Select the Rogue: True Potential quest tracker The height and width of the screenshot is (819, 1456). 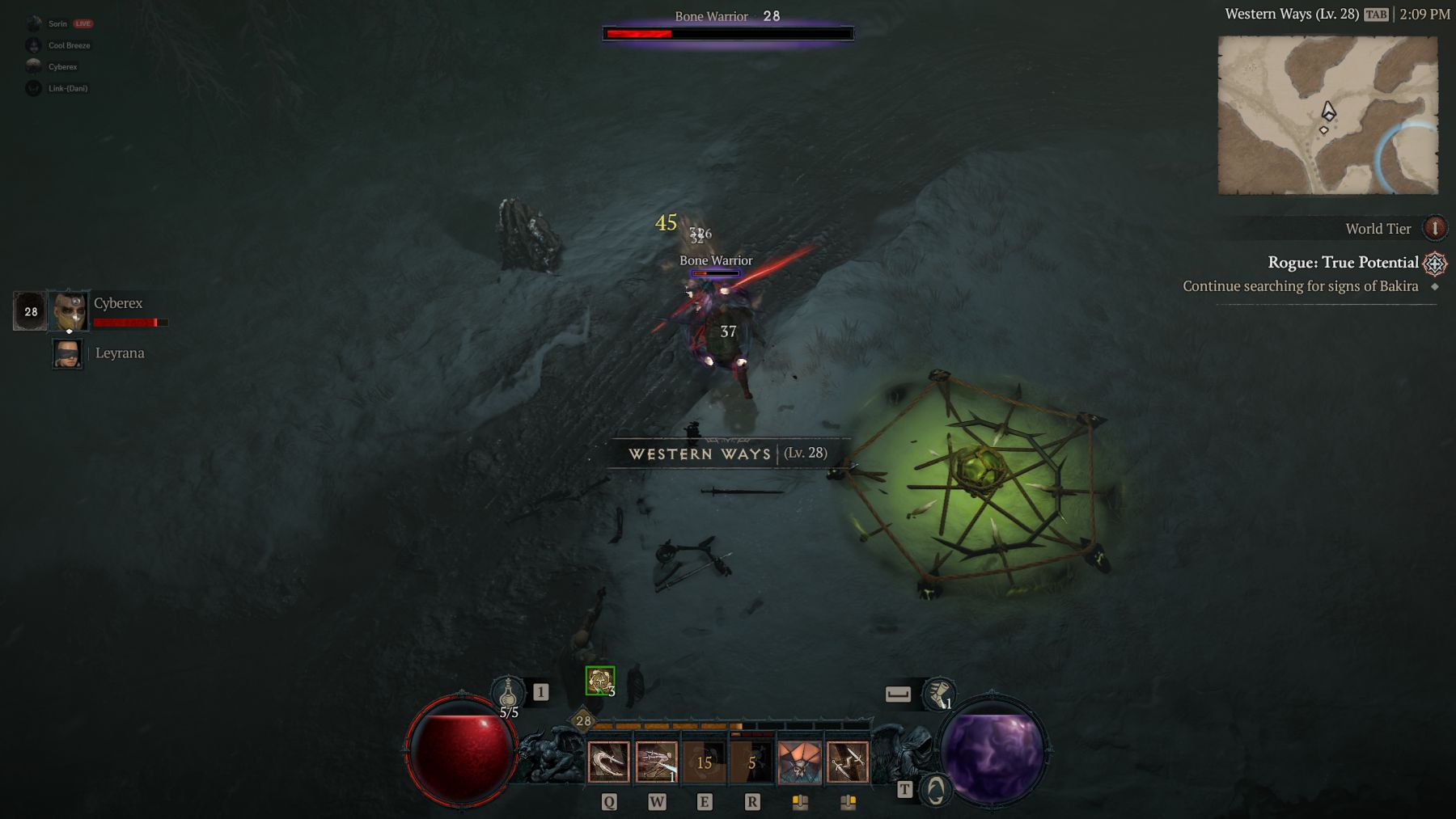[1343, 263]
